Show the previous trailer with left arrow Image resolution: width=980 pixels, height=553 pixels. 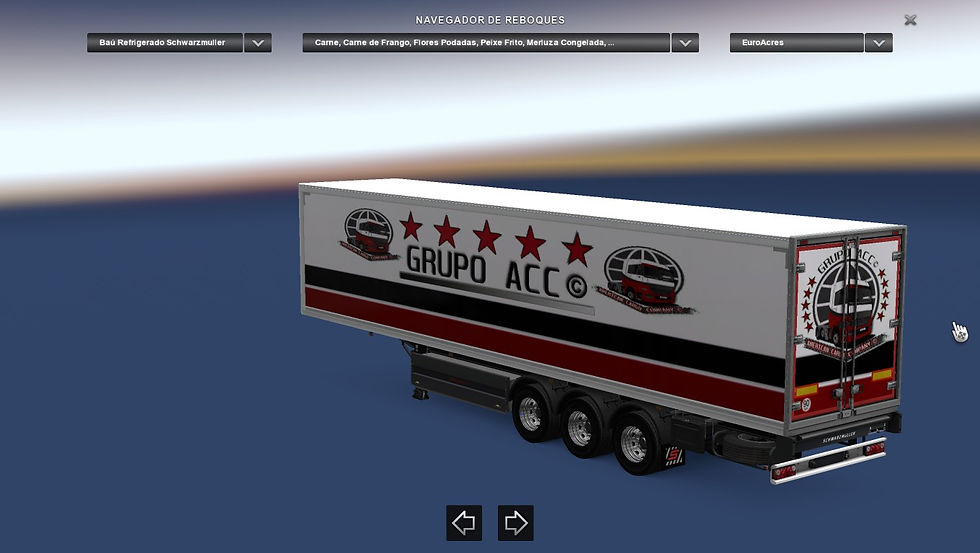[463, 522]
